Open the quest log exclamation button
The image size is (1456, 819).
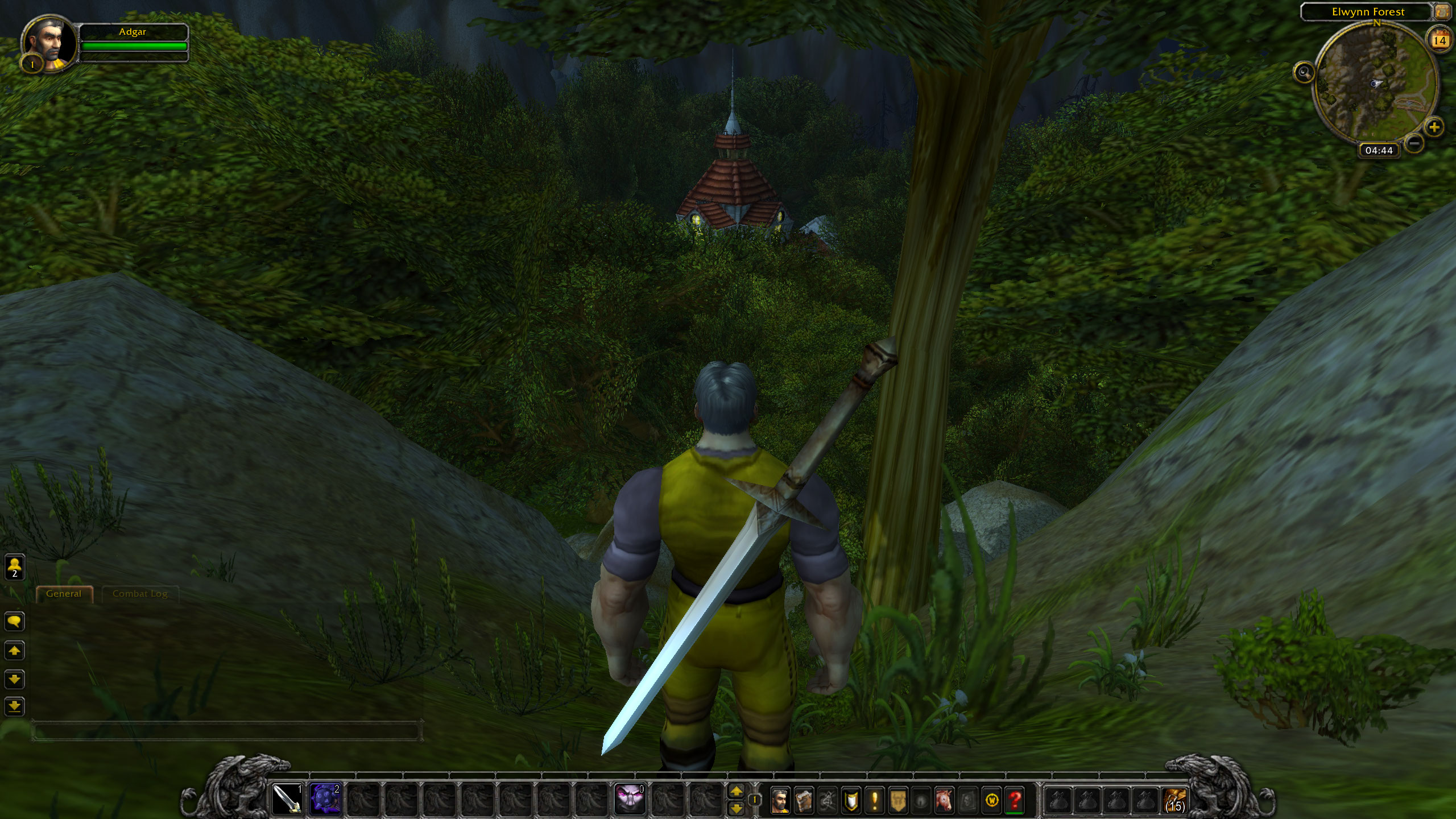click(x=874, y=801)
